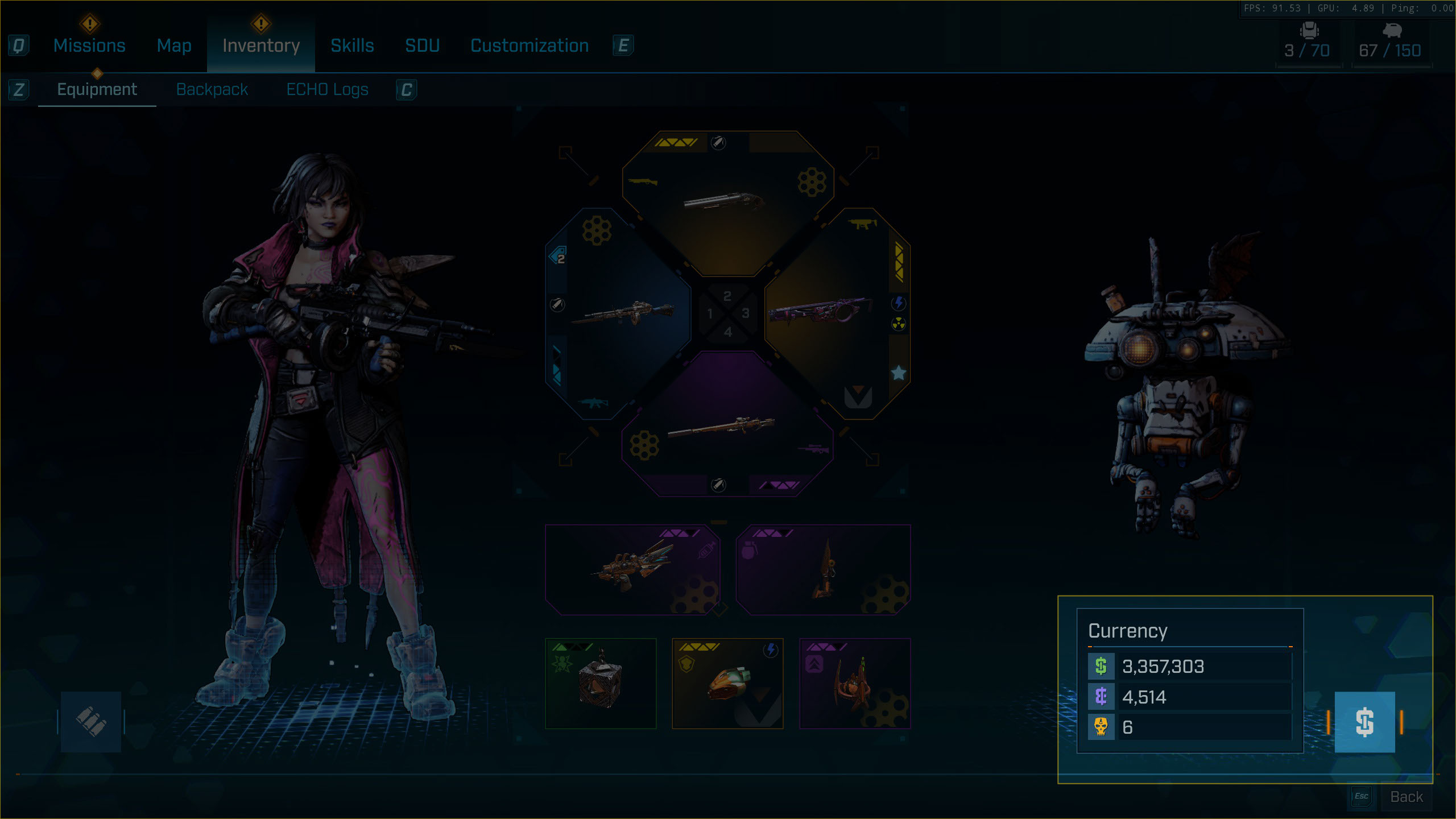Select the green cube class mod slot
Screen dimensions: 1456x819
(x=601, y=684)
